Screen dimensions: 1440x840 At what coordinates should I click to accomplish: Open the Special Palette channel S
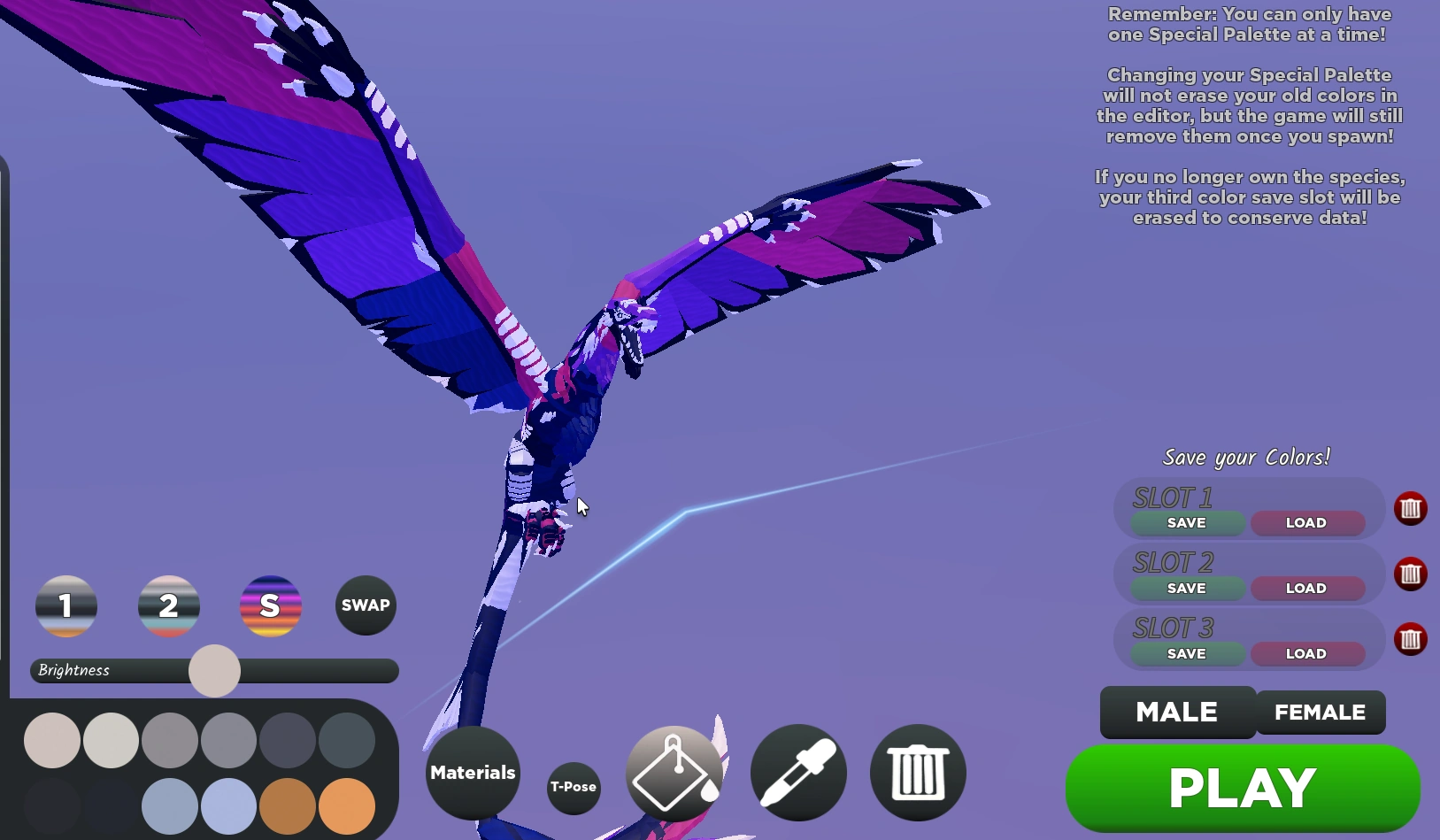click(x=271, y=605)
